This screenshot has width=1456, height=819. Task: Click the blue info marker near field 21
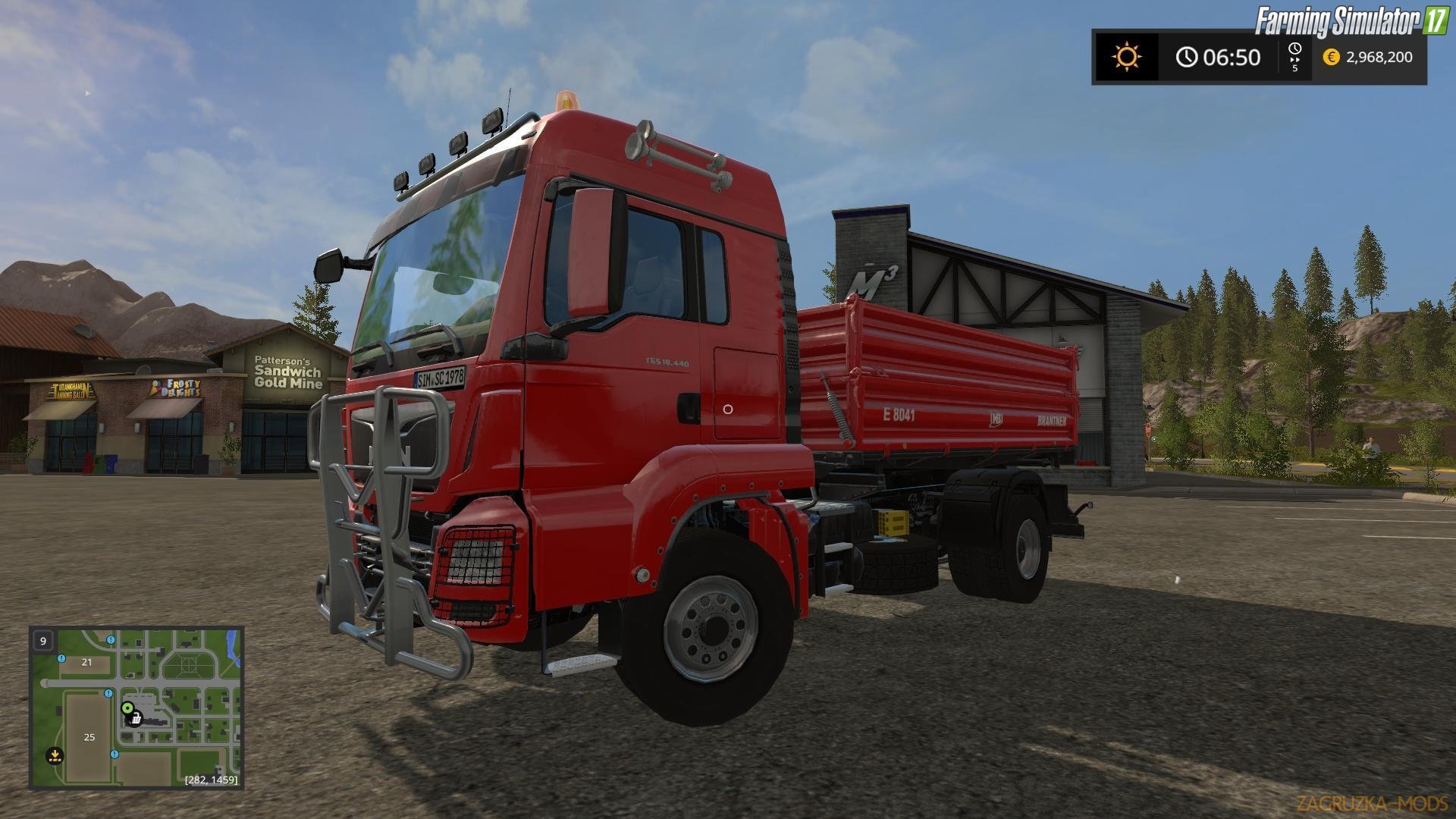(x=61, y=658)
